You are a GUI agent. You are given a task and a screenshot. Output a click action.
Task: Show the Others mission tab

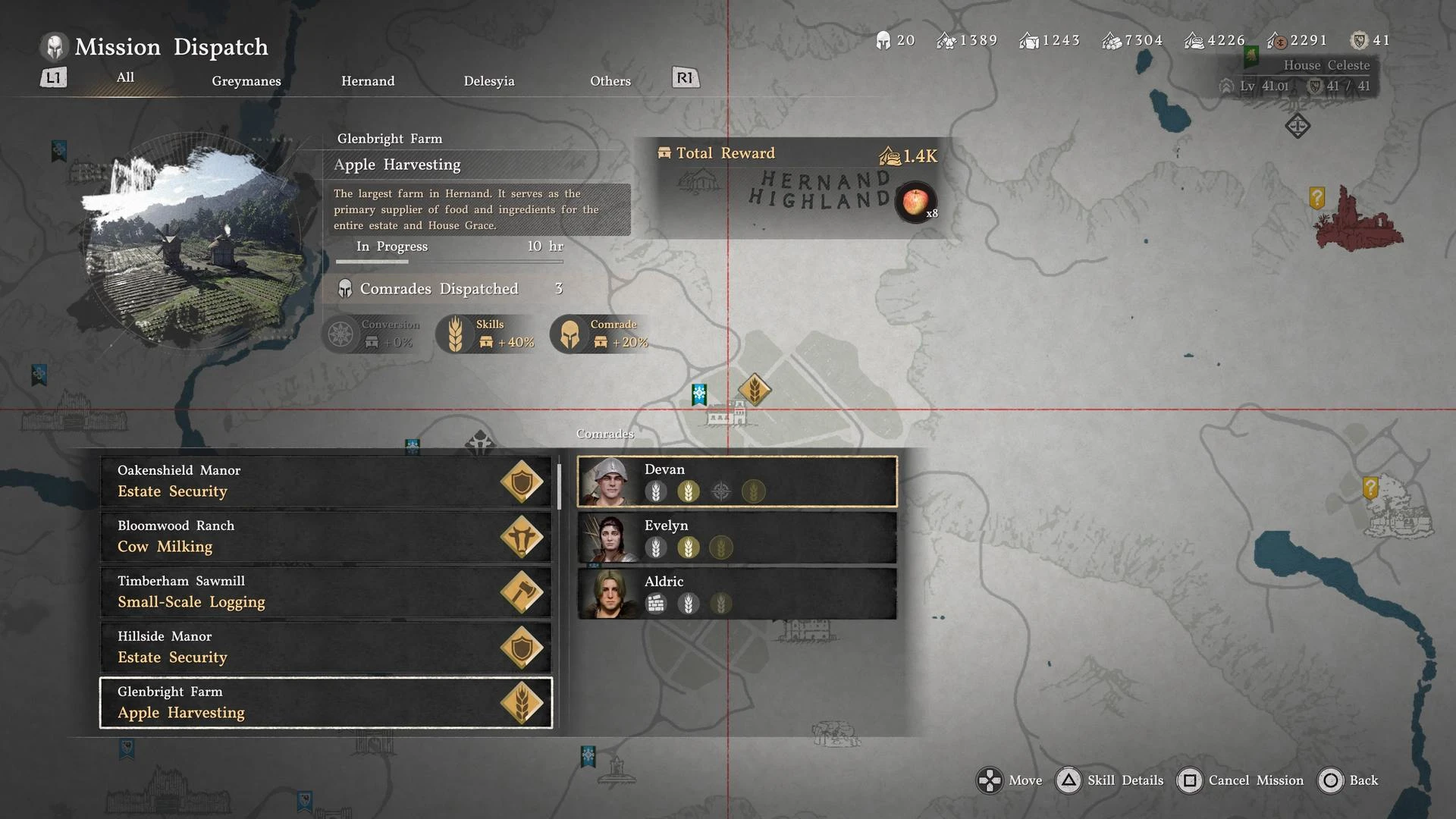pyautogui.click(x=610, y=81)
